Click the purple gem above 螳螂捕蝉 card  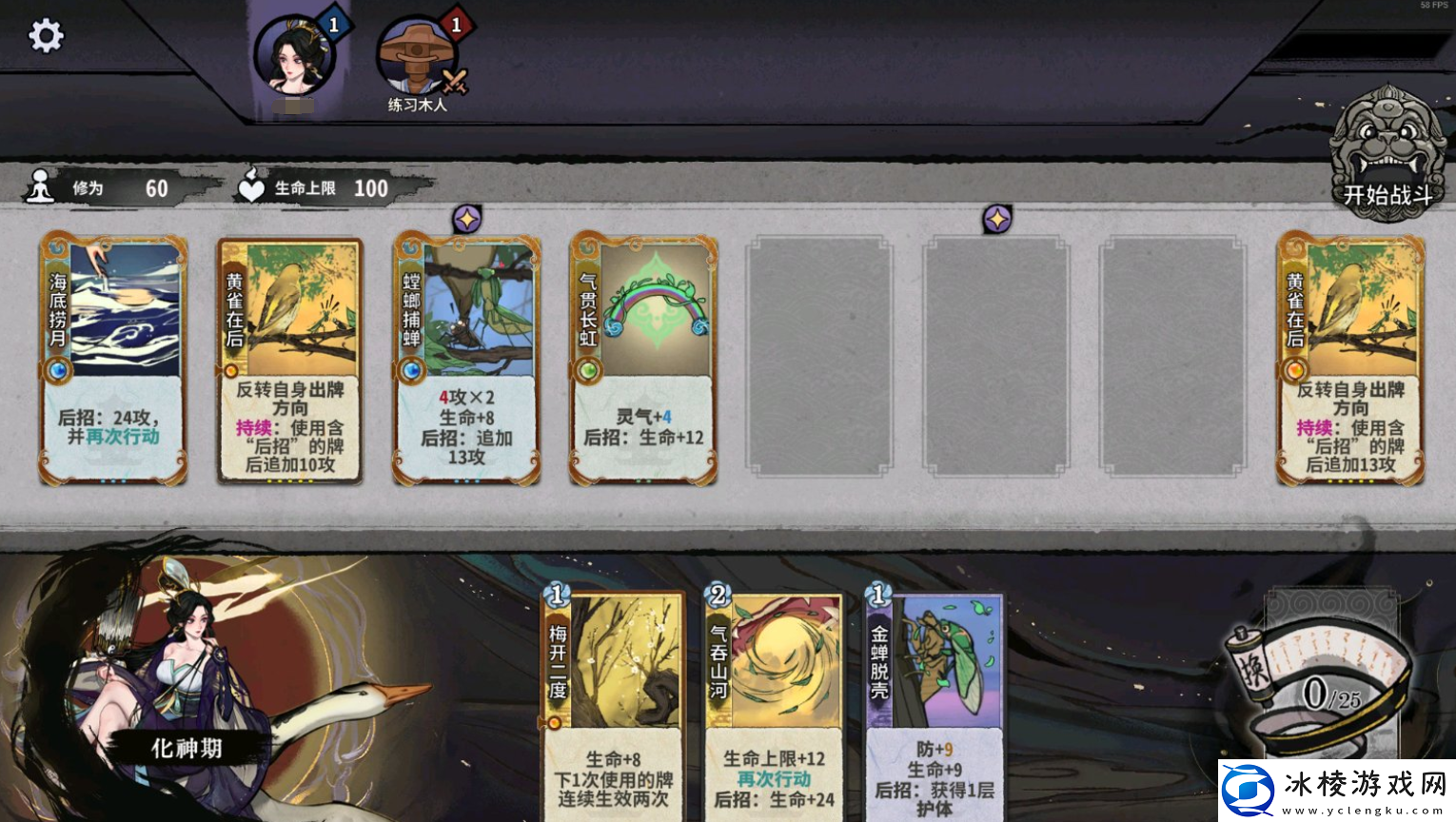467,217
